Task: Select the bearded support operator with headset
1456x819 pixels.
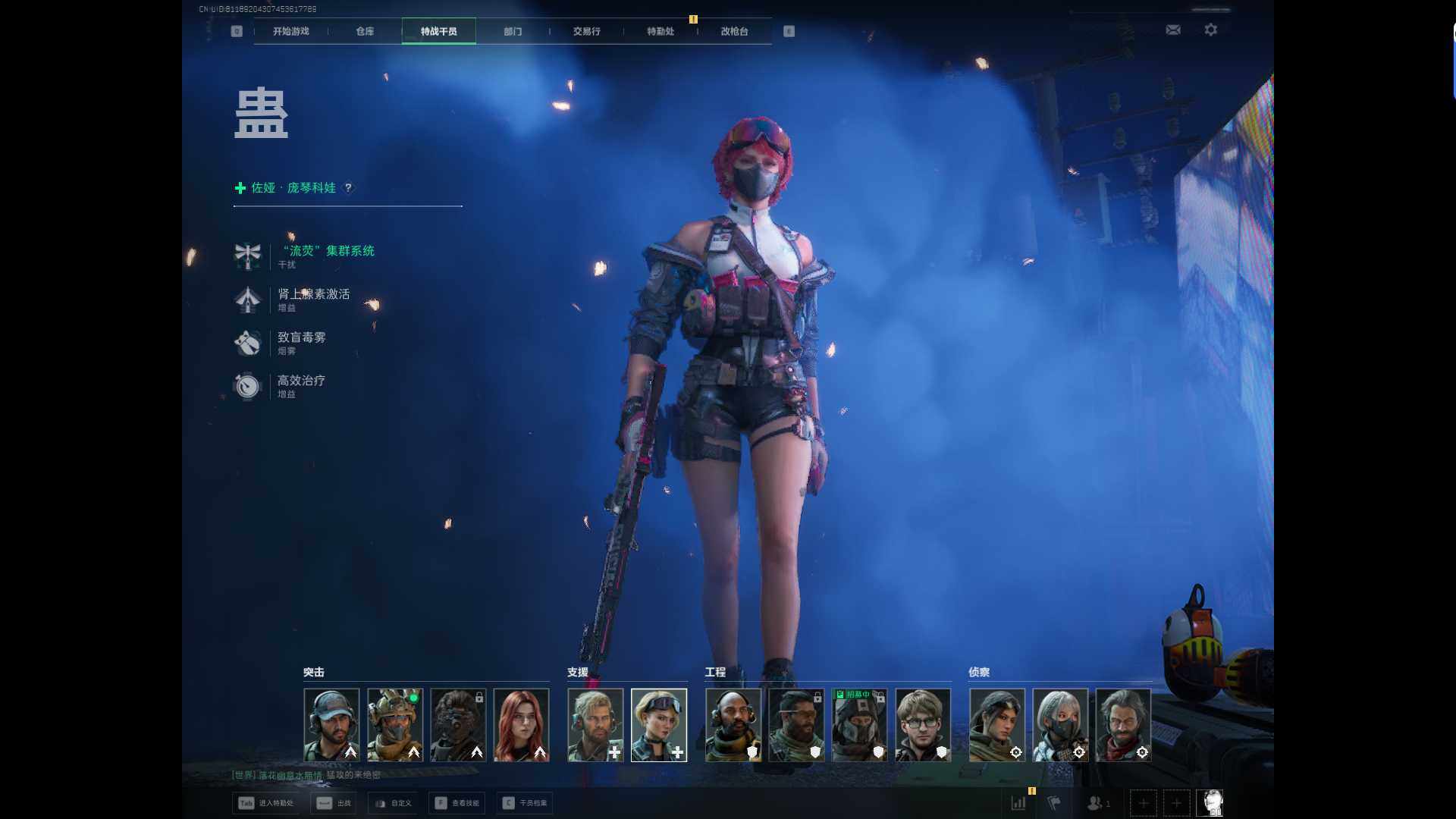Action: 595,724
